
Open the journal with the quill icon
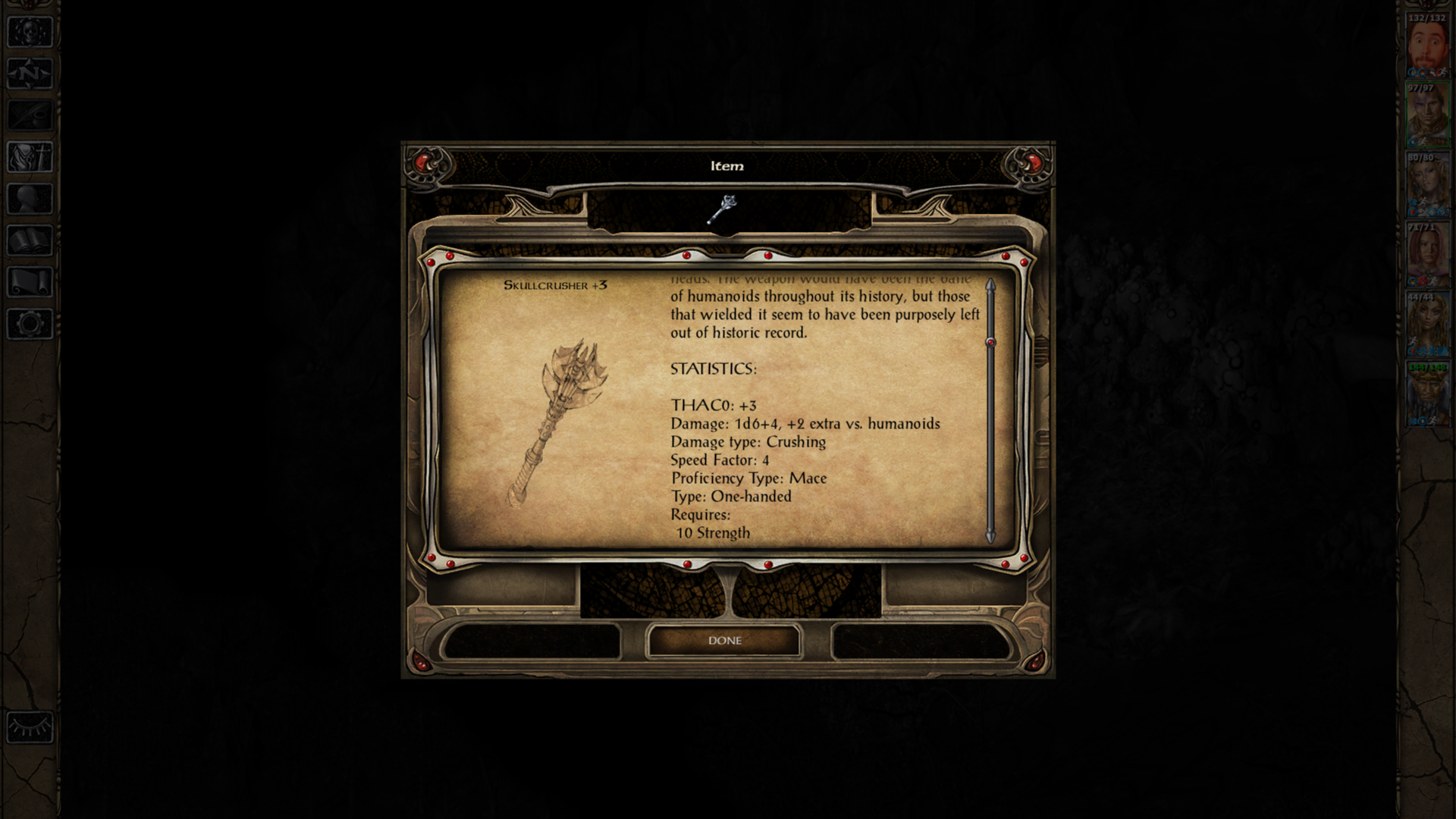pos(30,116)
